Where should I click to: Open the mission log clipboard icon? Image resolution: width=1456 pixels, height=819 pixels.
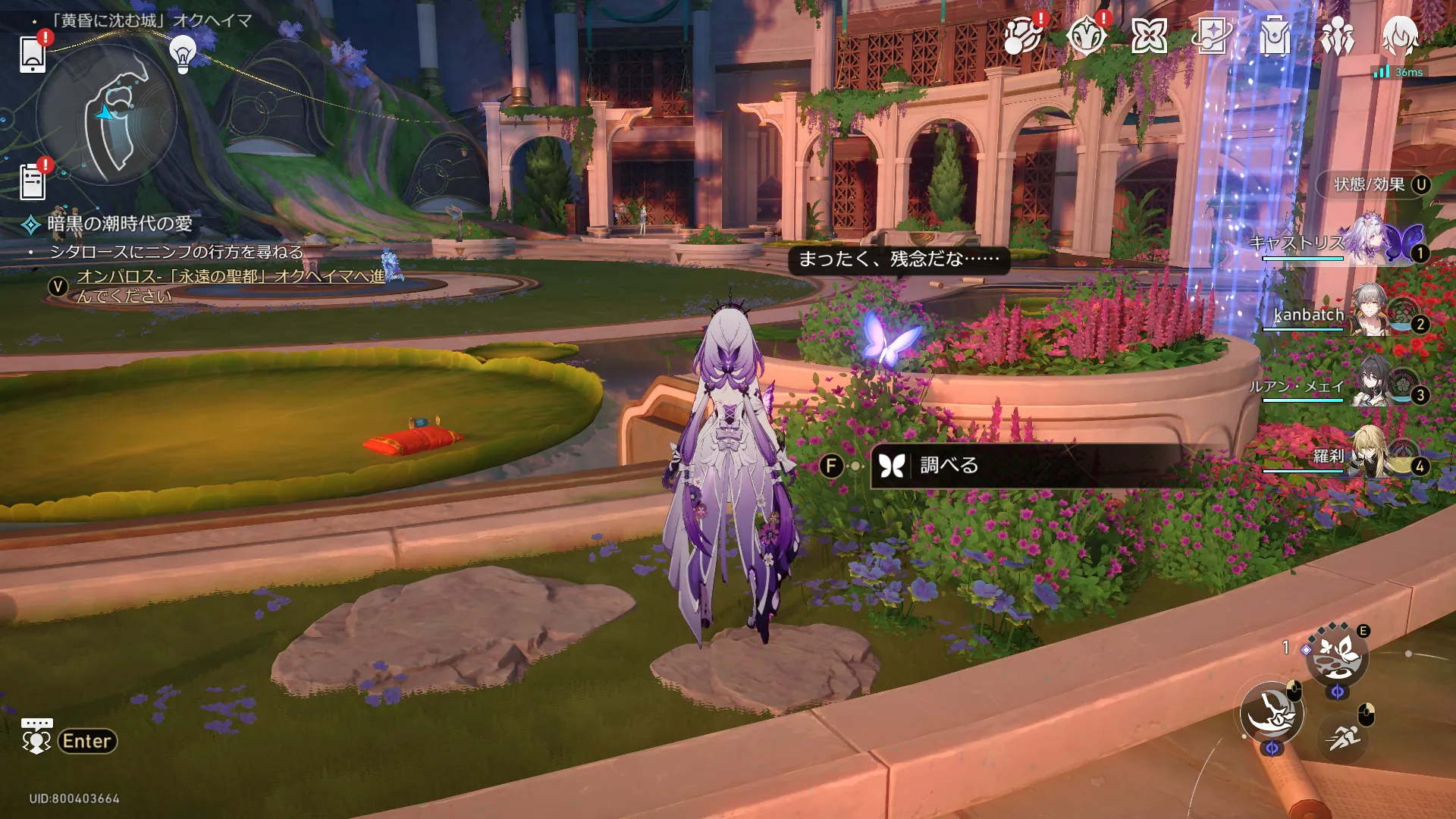click(33, 182)
